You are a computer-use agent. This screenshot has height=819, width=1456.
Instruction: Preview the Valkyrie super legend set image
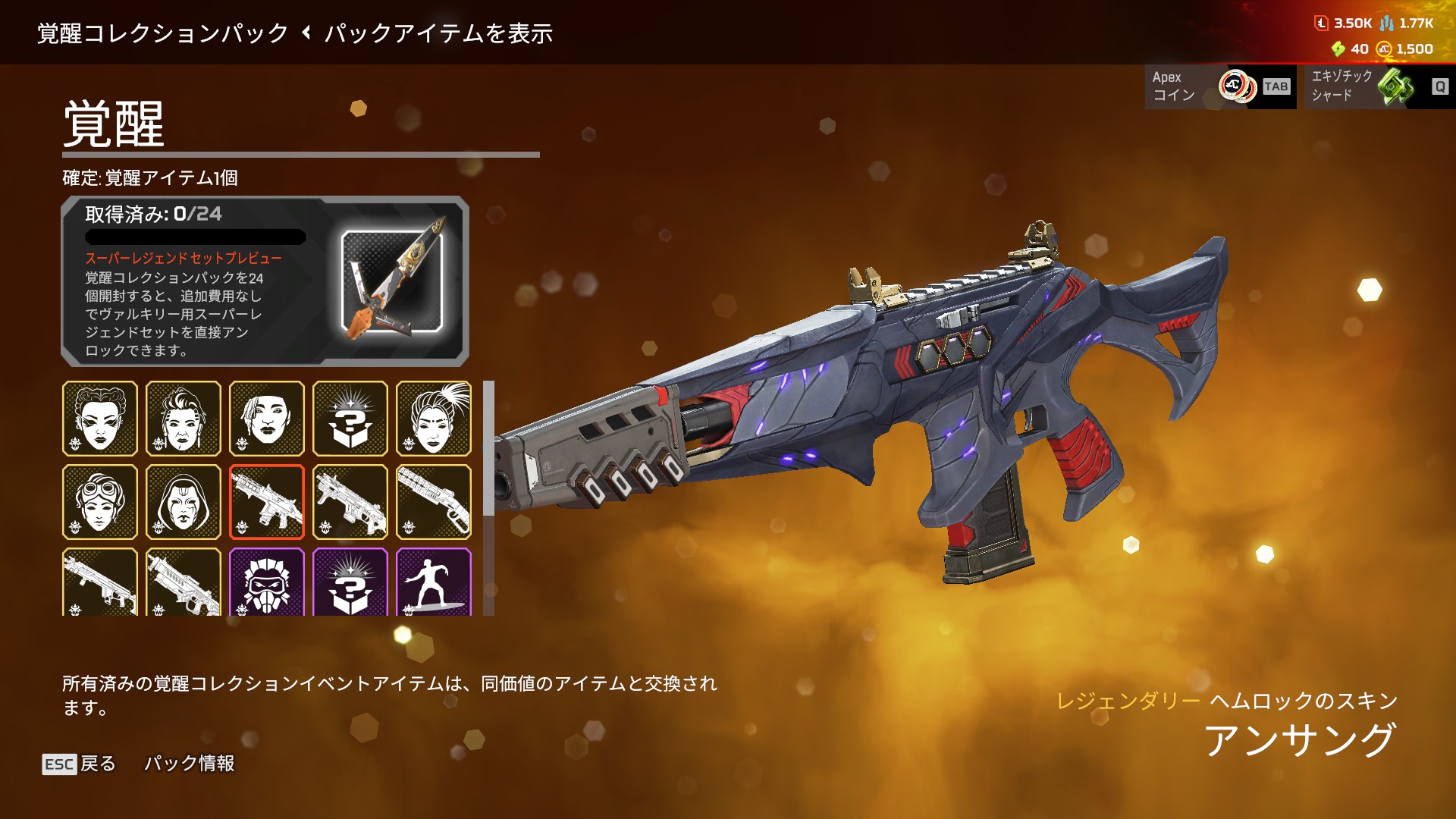click(x=392, y=281)
